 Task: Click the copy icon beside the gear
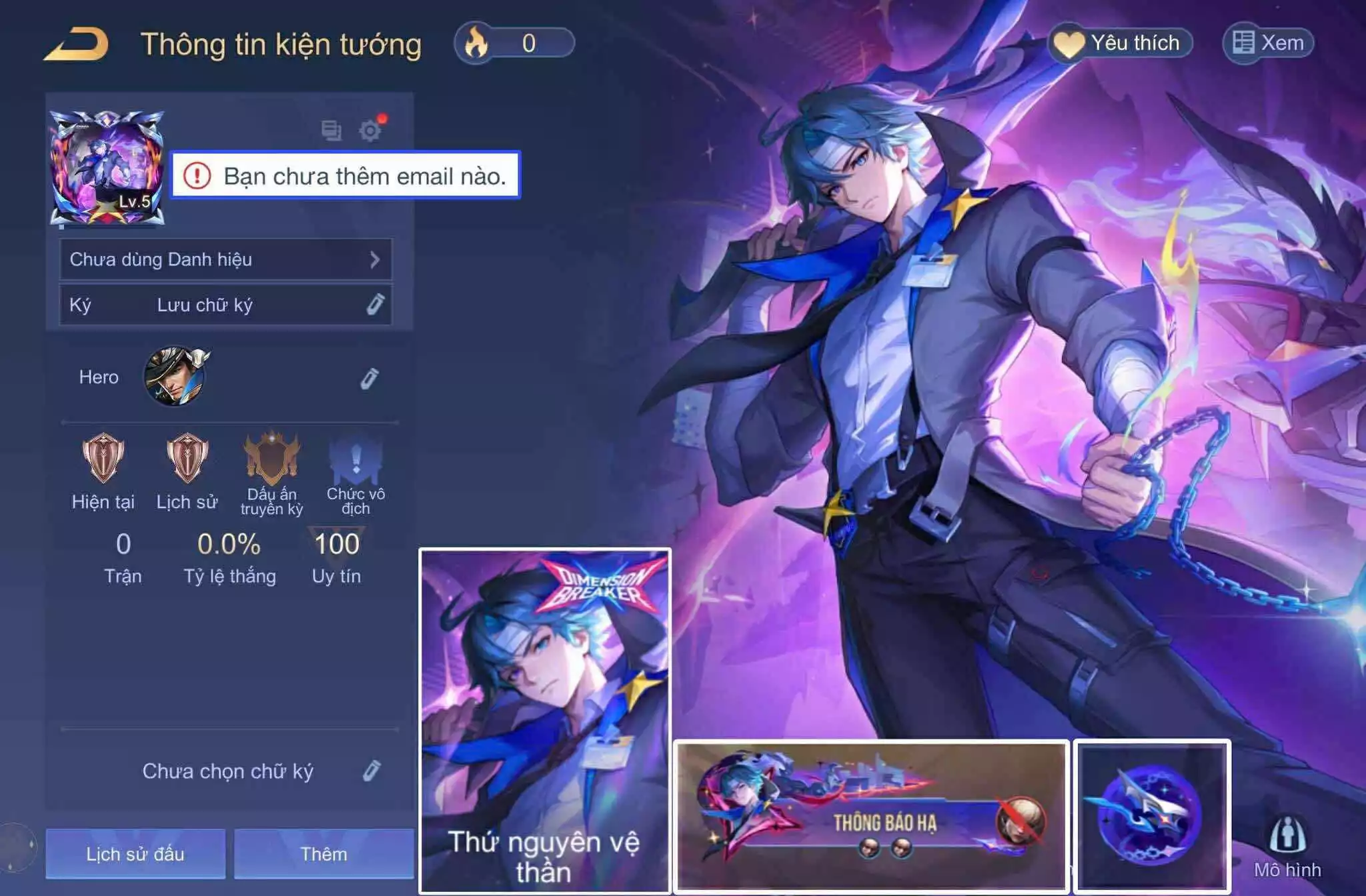331,130
